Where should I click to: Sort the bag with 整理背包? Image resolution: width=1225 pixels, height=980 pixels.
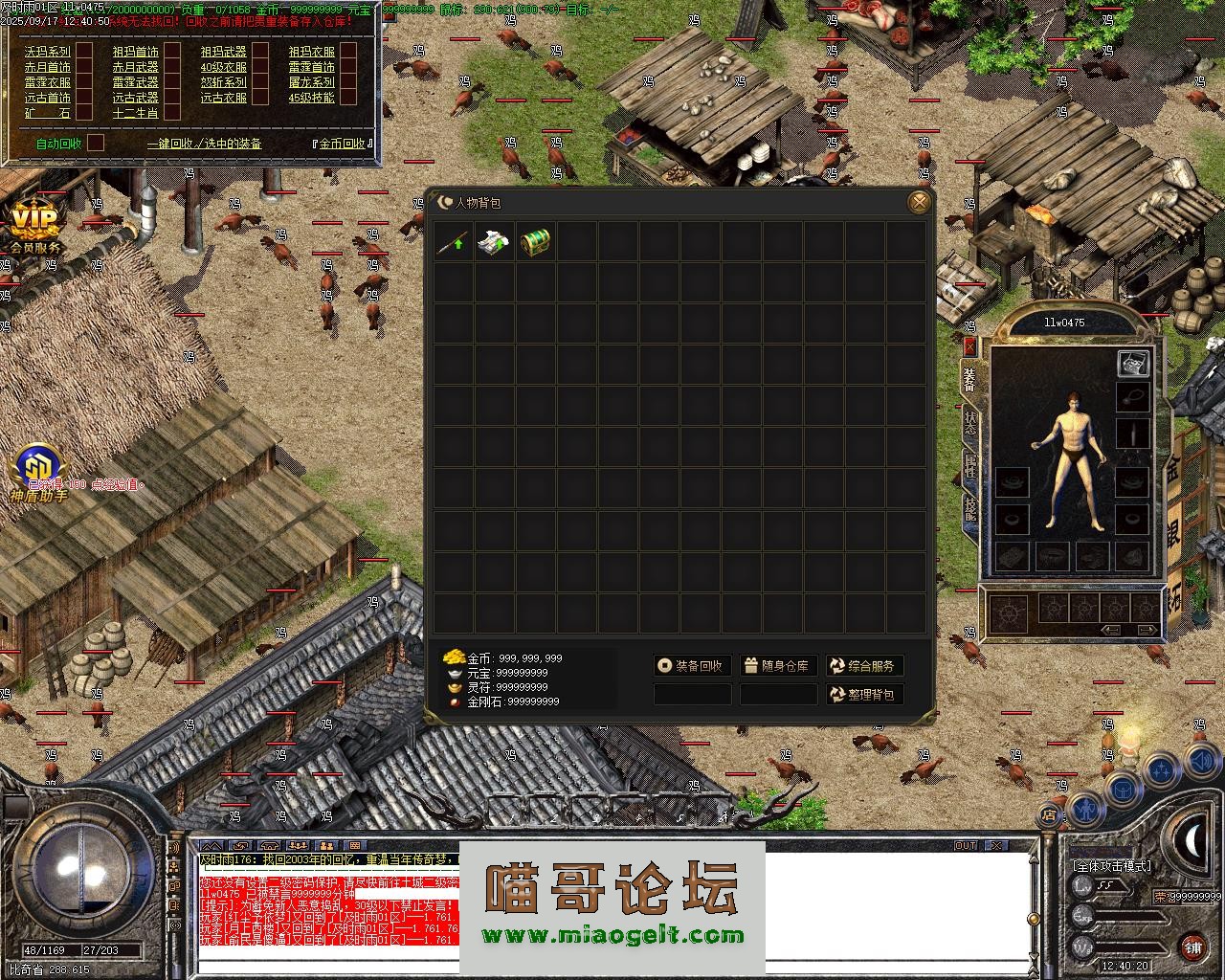click(x=864, y=694)
